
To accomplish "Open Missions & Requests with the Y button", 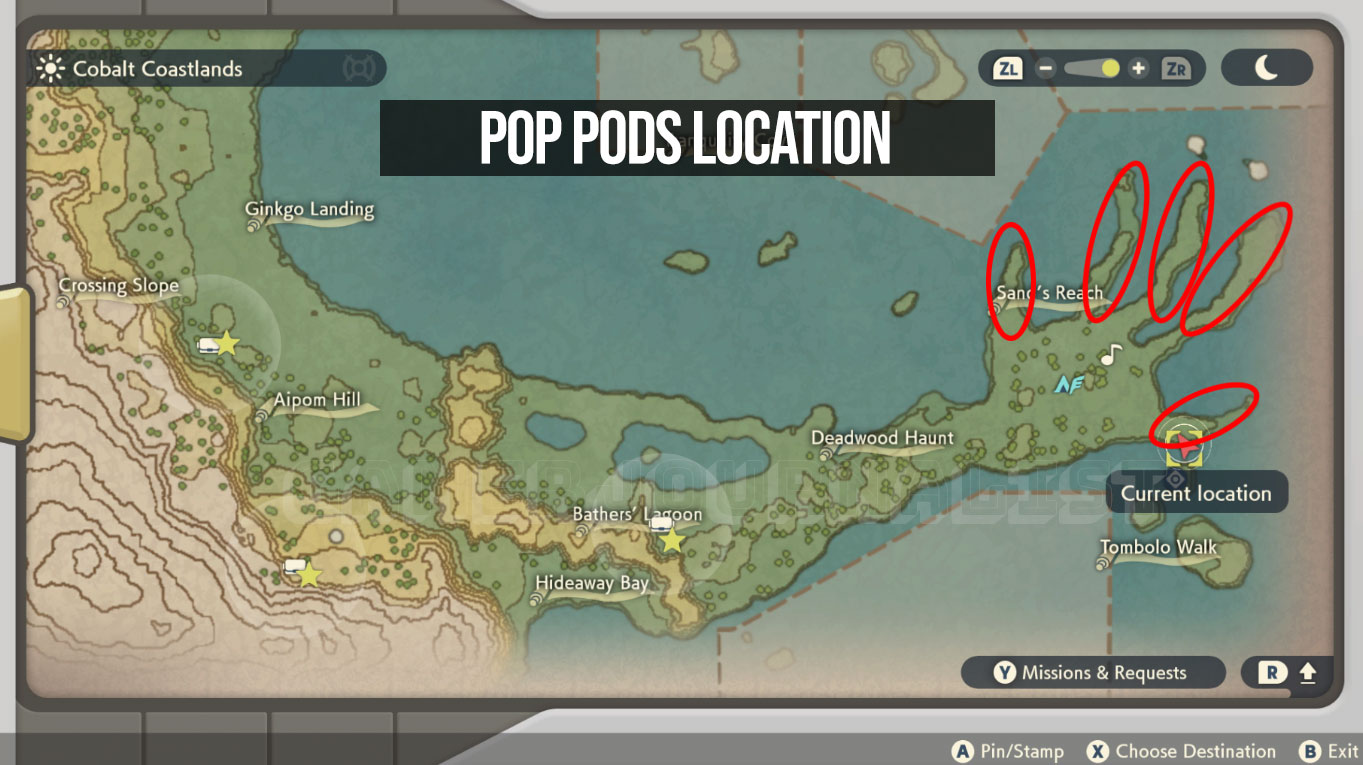I will 1091,672.
